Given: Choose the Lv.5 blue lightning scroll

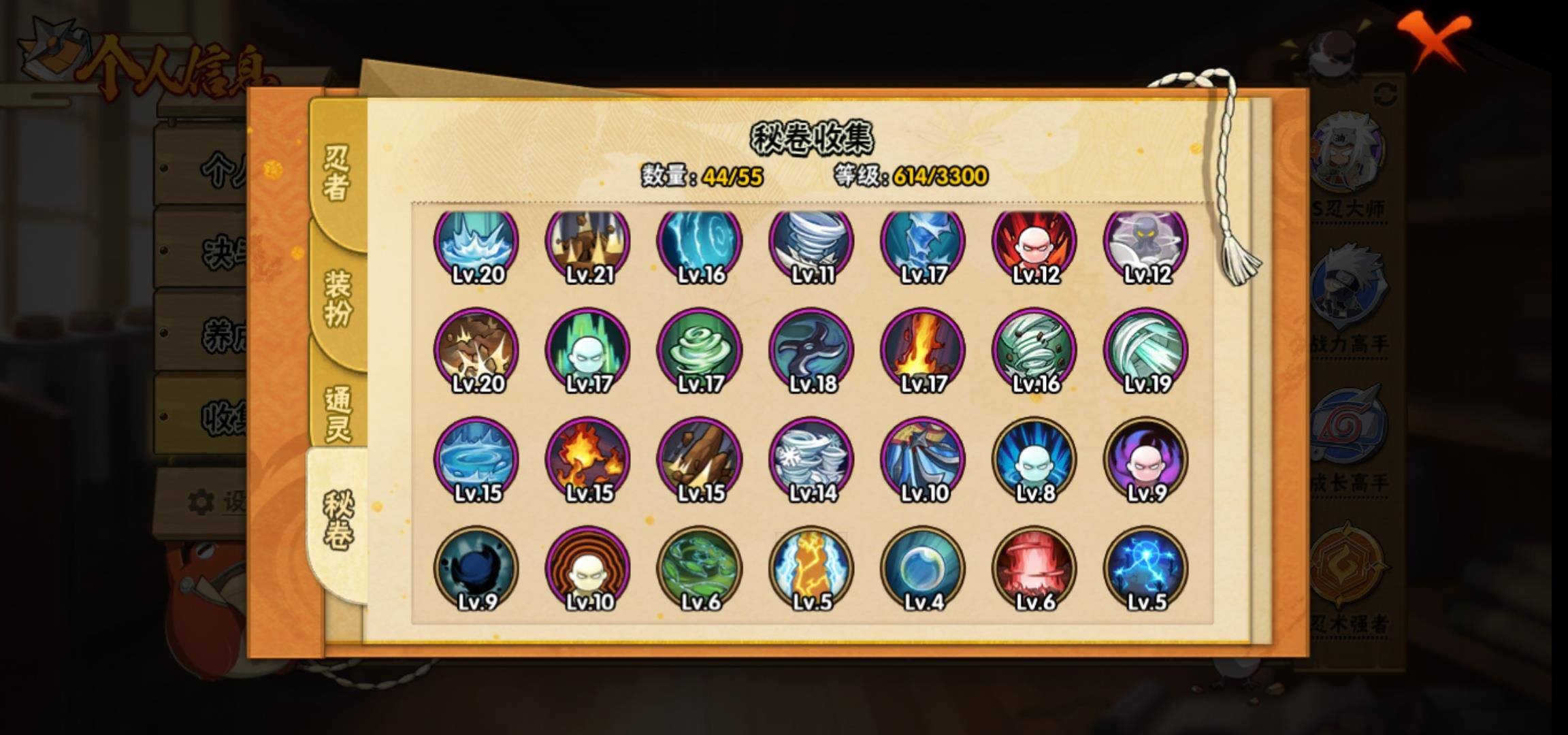Looking at the screenshot, I should [1146, 570].
